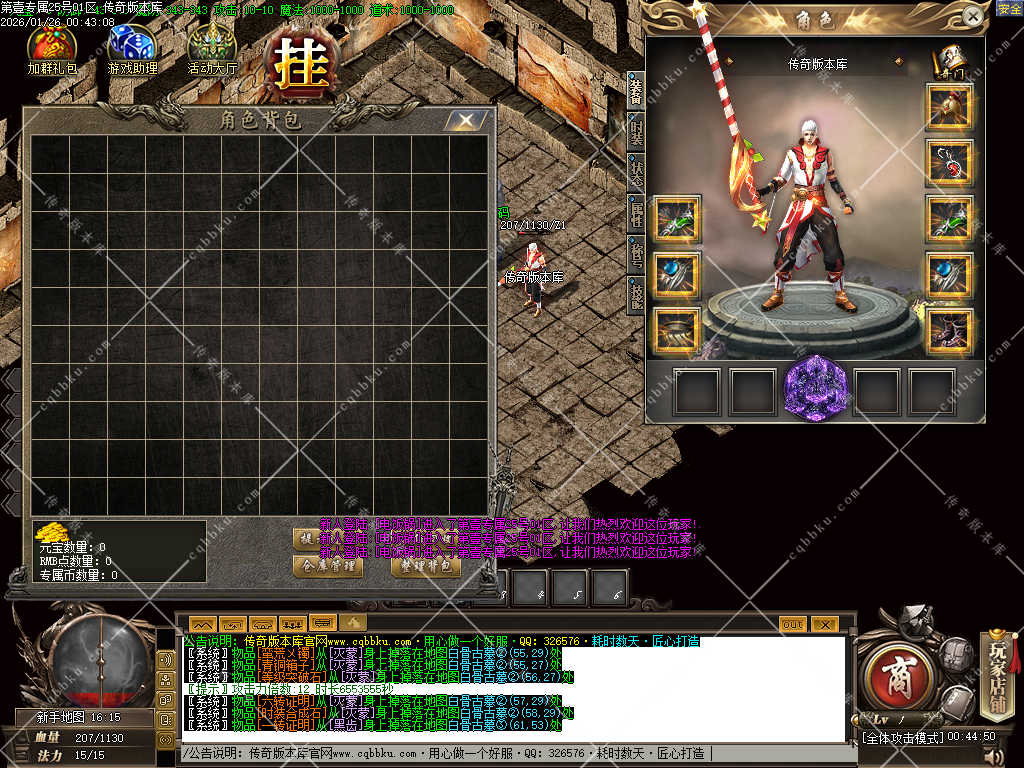Image resolution: width=1024 pixels, height=768 pixels.
Task: Select the equipped red necklace slot
Action: coord(950,162)
